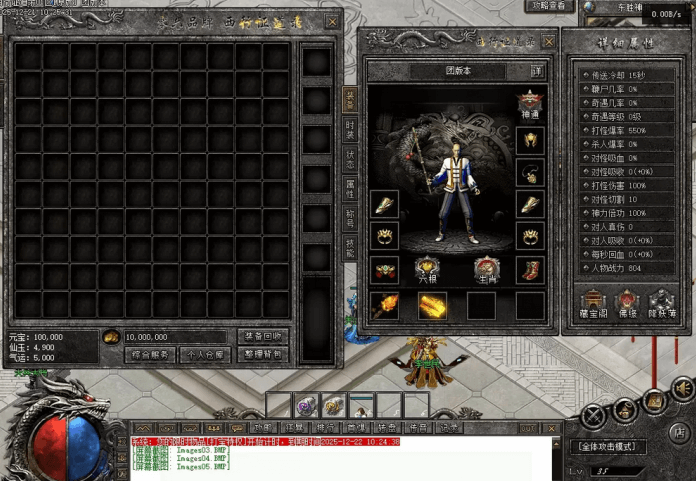Screen dimensions: 696x481
Task: Toggle the 全体攻击模式 attack mode
Action: [607, 447]
